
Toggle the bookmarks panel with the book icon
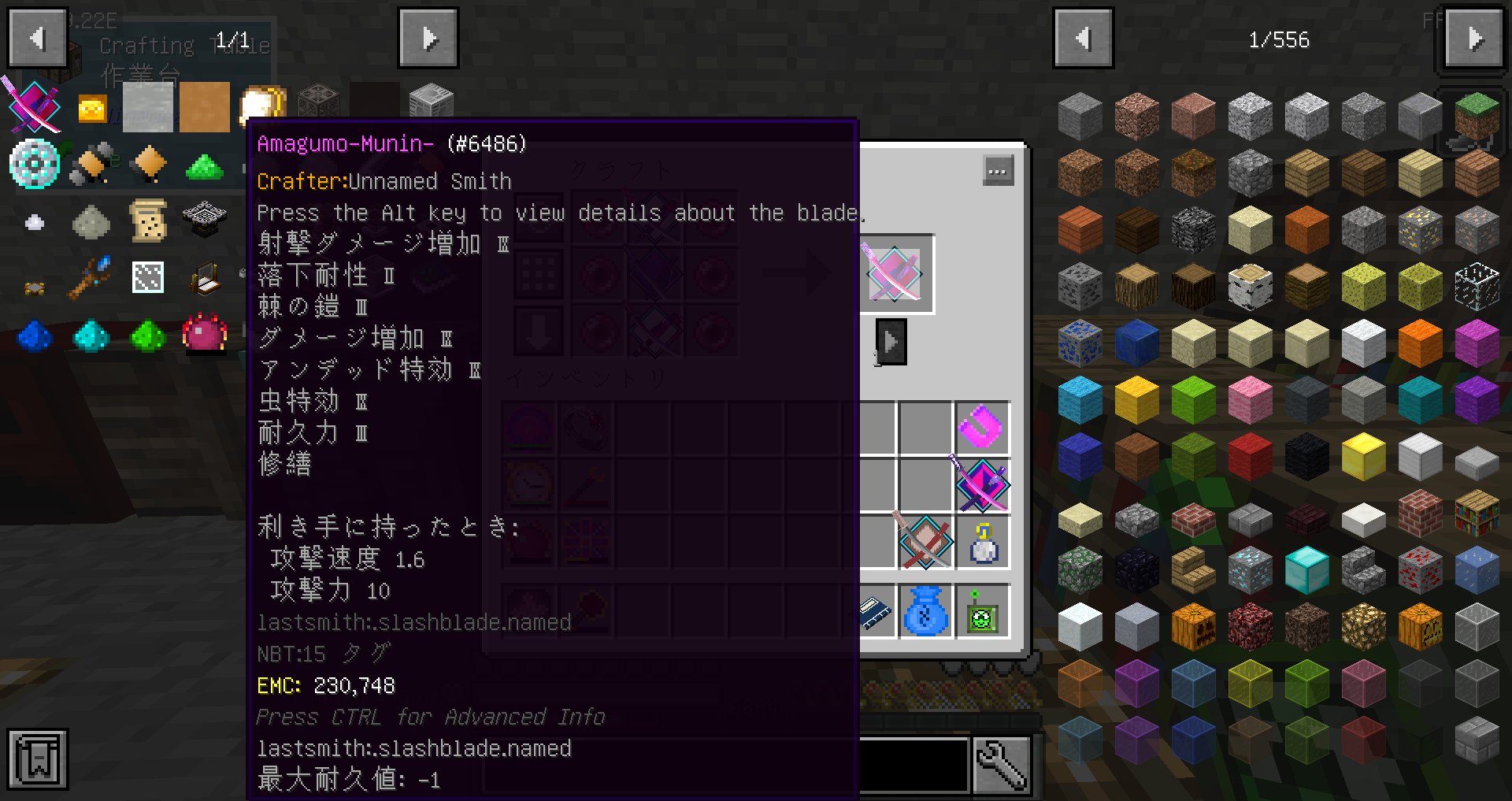point(38,758)
